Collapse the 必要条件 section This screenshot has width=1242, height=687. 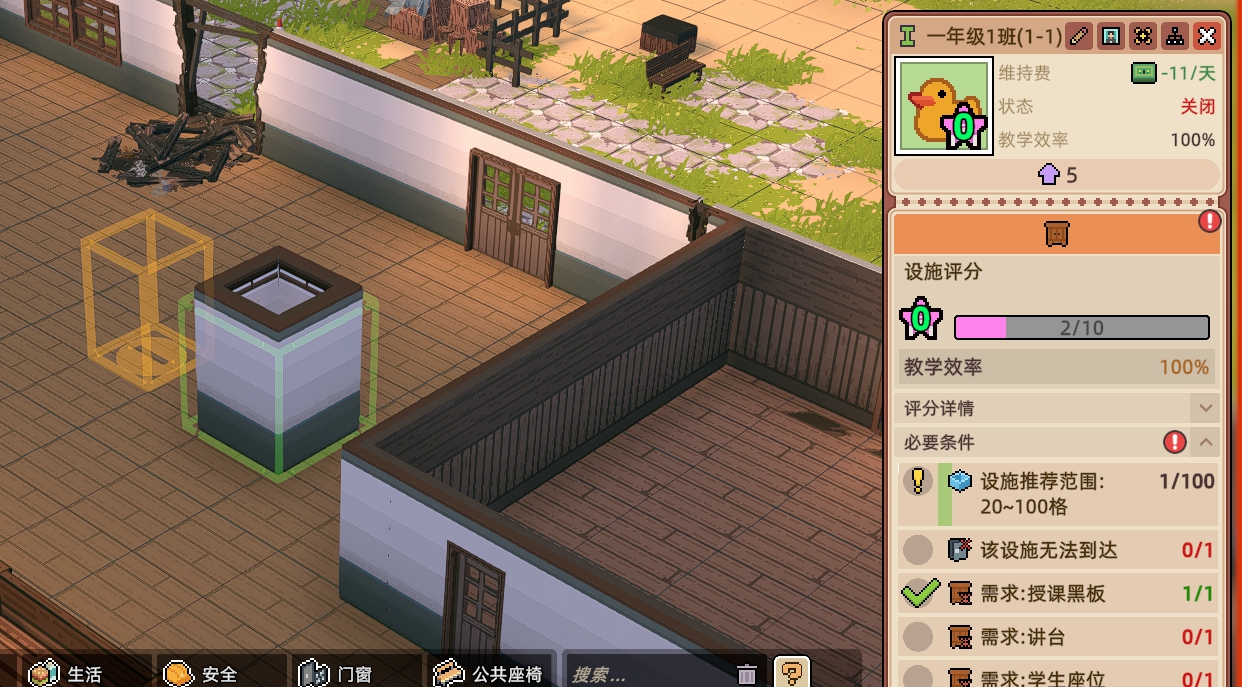click(x=1206, y=442)
